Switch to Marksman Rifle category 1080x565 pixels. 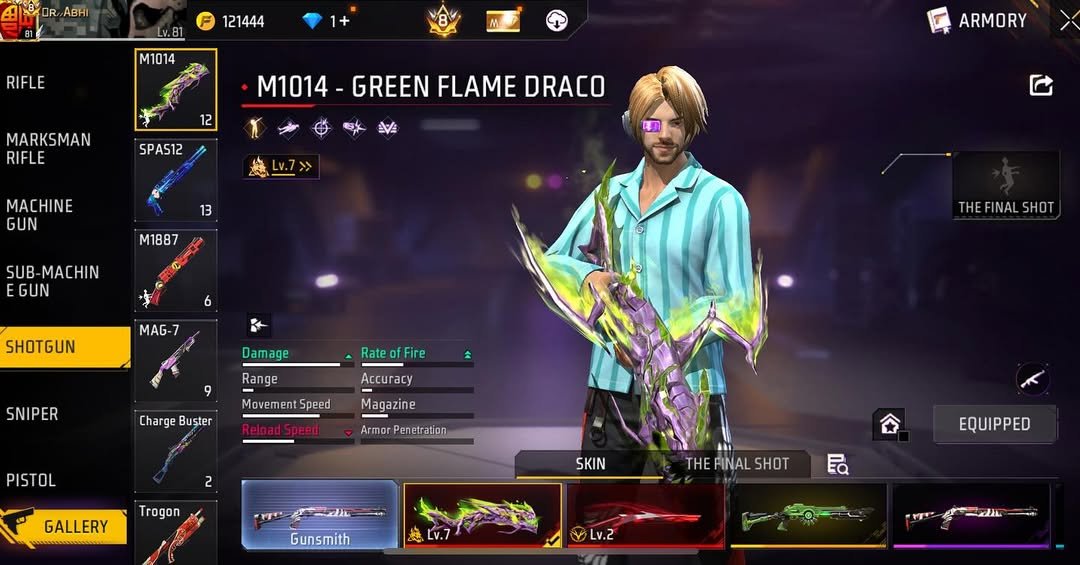tap(48, 149)
